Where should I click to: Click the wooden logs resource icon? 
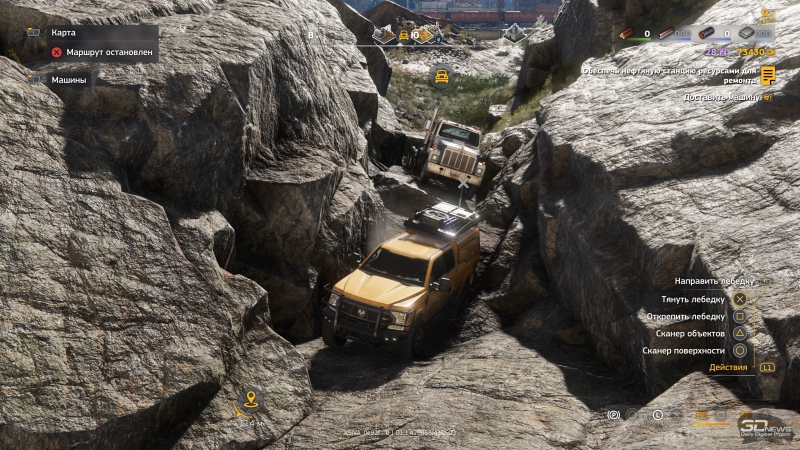(627, 34)
